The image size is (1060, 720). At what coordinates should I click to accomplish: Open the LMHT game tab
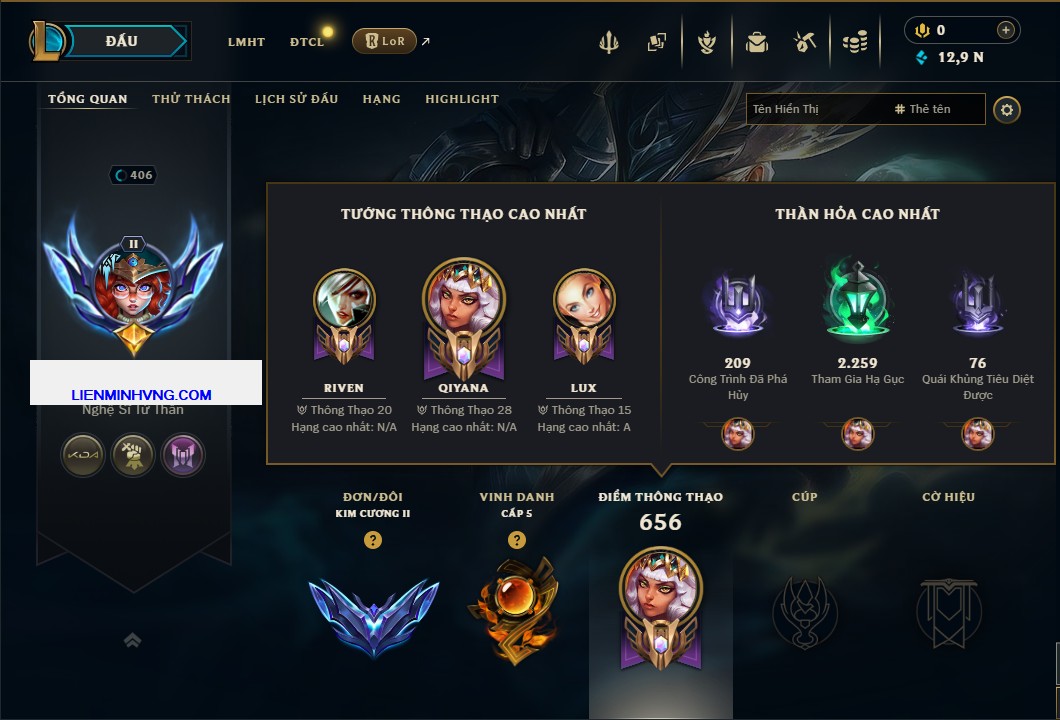click(x=246, y=42)
